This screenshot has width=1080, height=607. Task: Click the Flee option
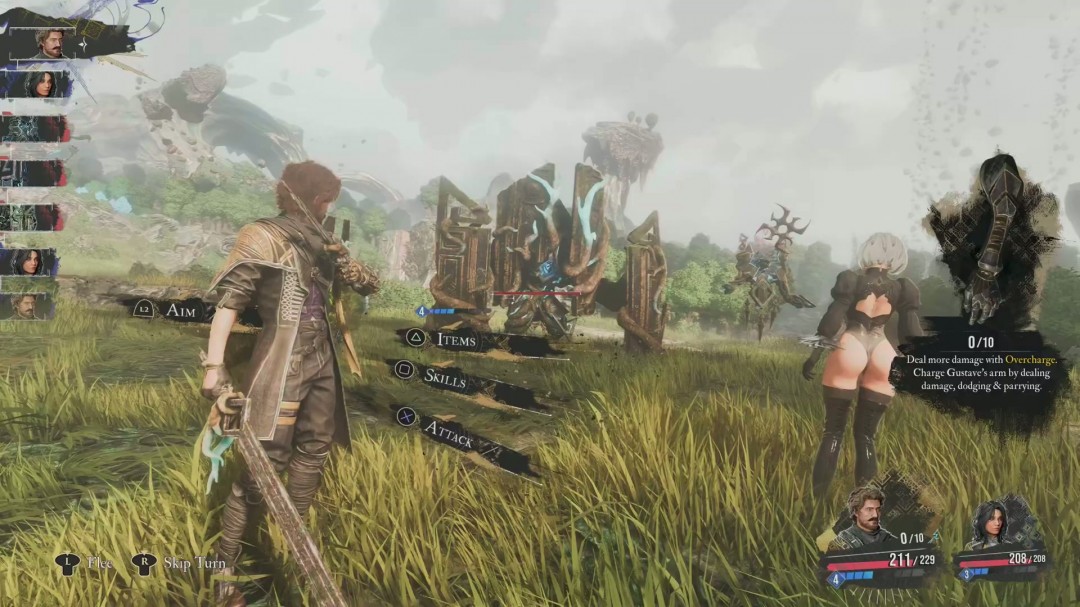click(x=99, y=563)
